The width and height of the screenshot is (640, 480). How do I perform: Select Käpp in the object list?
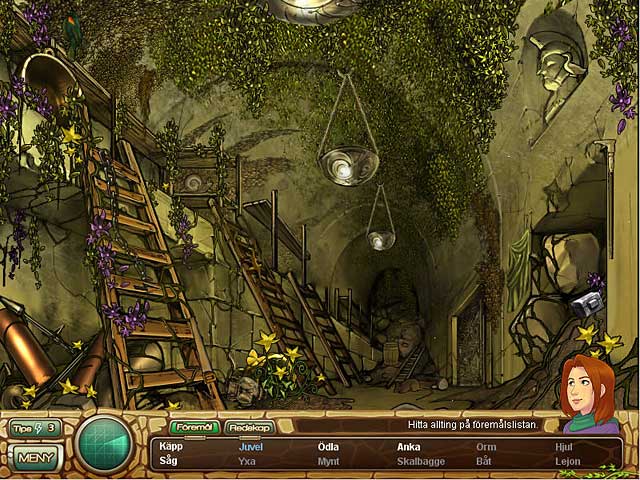pyautogui.click(x=171, y=447)
